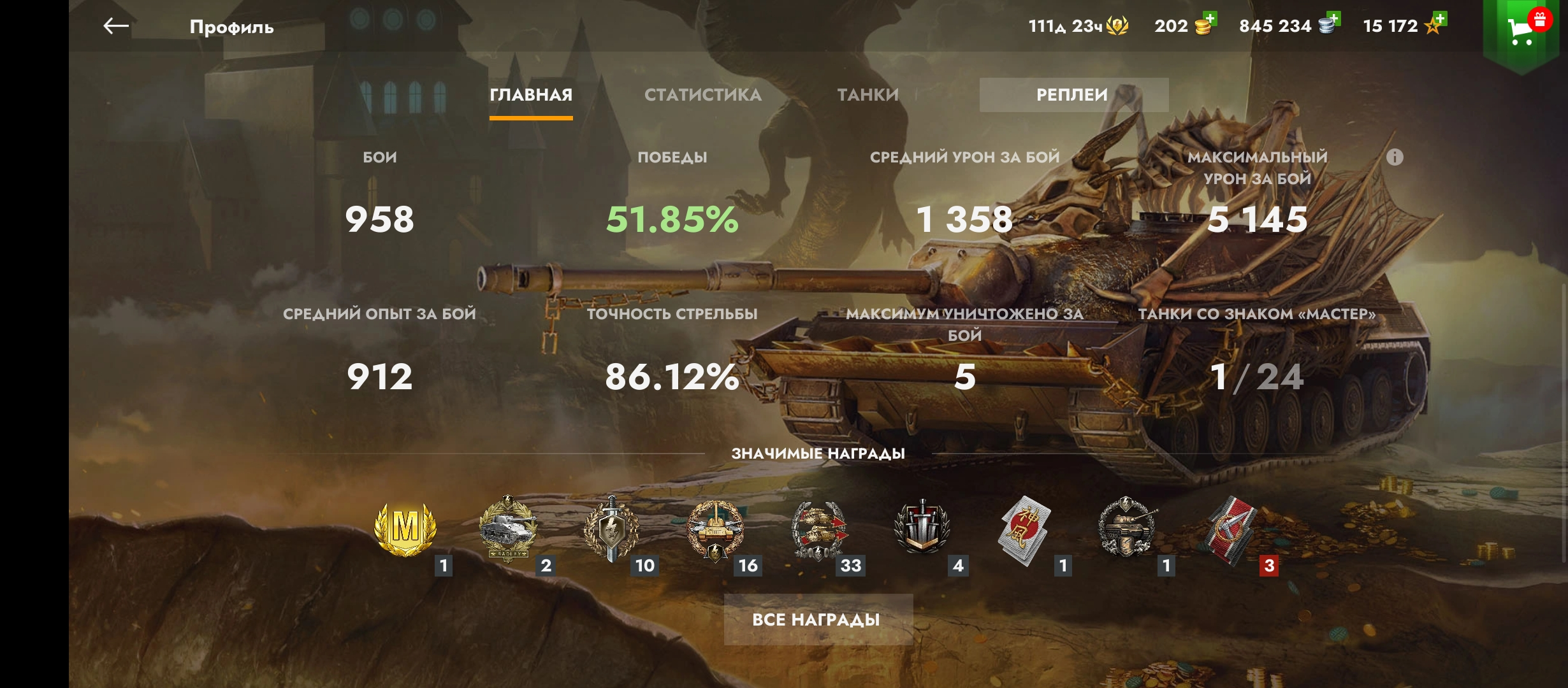Screen dimensions: 1568x688
Task: Switch to the Статистика tab
Action: (x=702, y=95)
